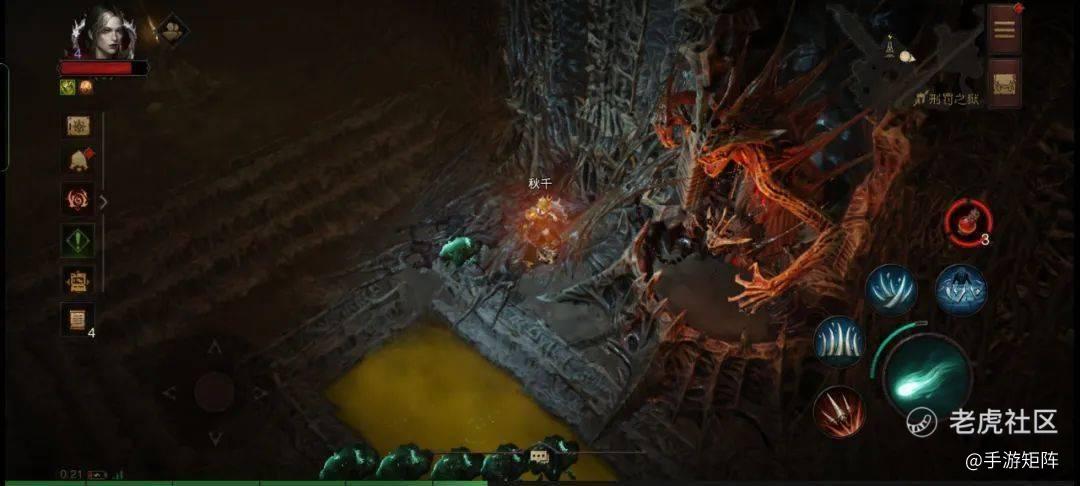
Task: Open the notification bell icon
Action: coord(78,160)
